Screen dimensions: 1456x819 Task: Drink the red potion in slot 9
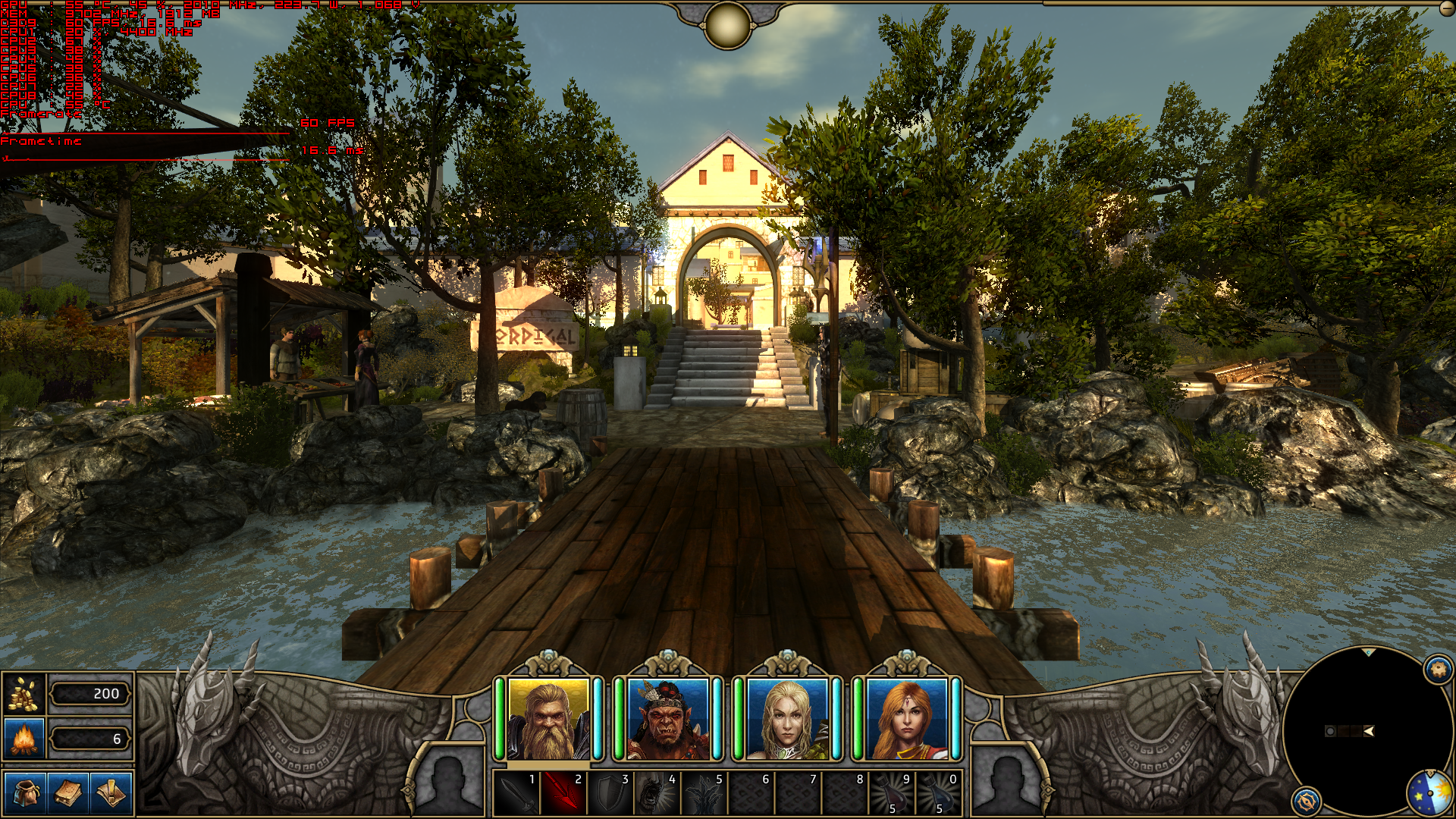[x=892, y=794]
